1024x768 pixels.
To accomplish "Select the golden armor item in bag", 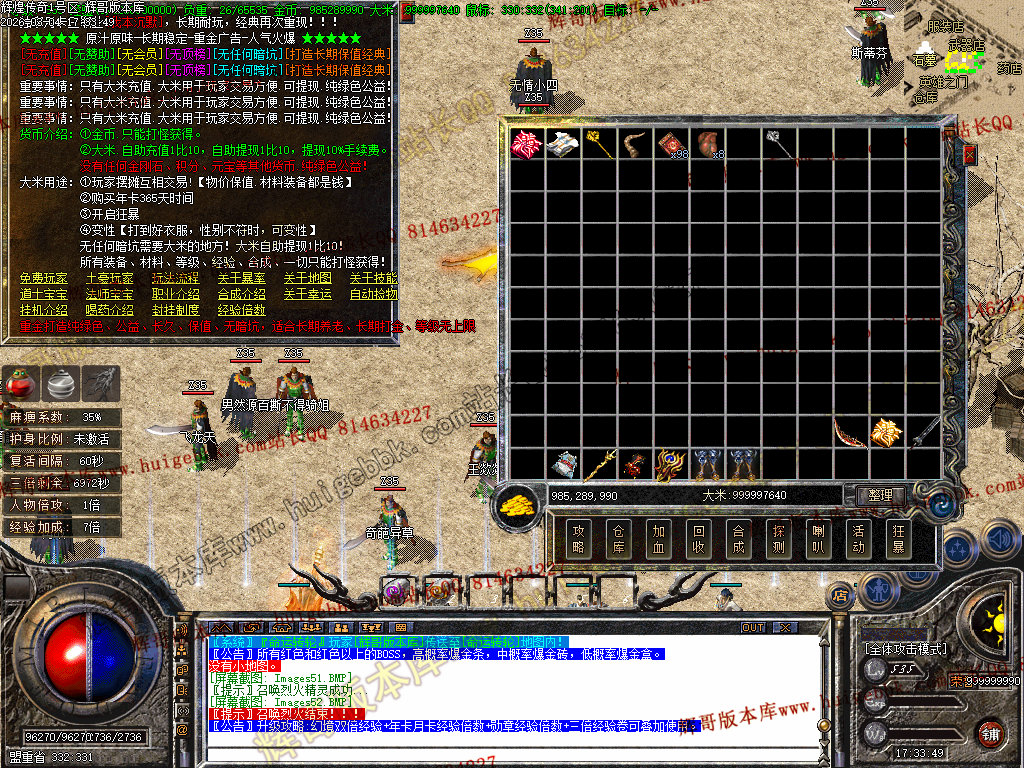I will click(x=885, y=432).
